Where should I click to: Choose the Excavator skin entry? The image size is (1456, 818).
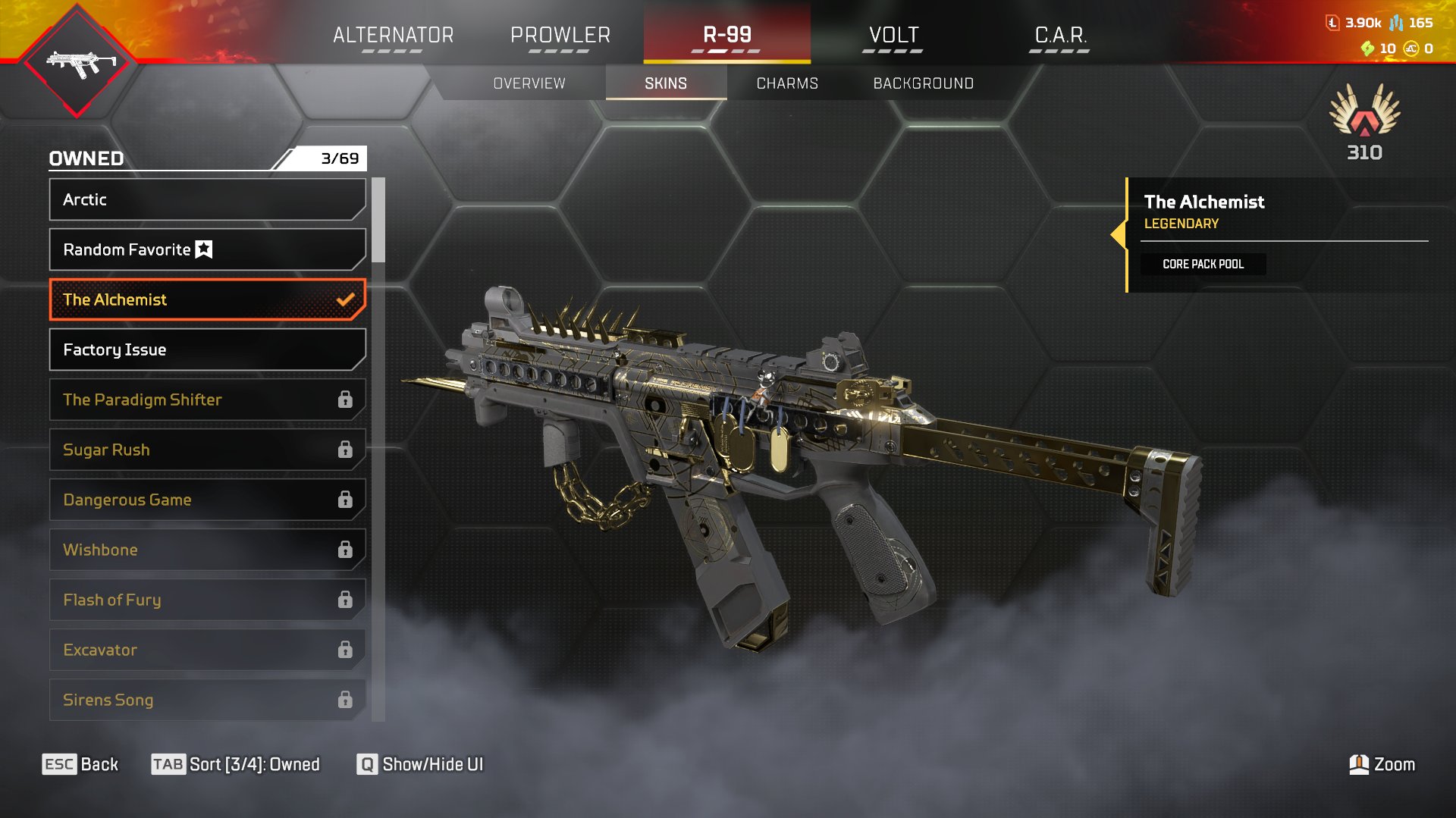(207, 650)
